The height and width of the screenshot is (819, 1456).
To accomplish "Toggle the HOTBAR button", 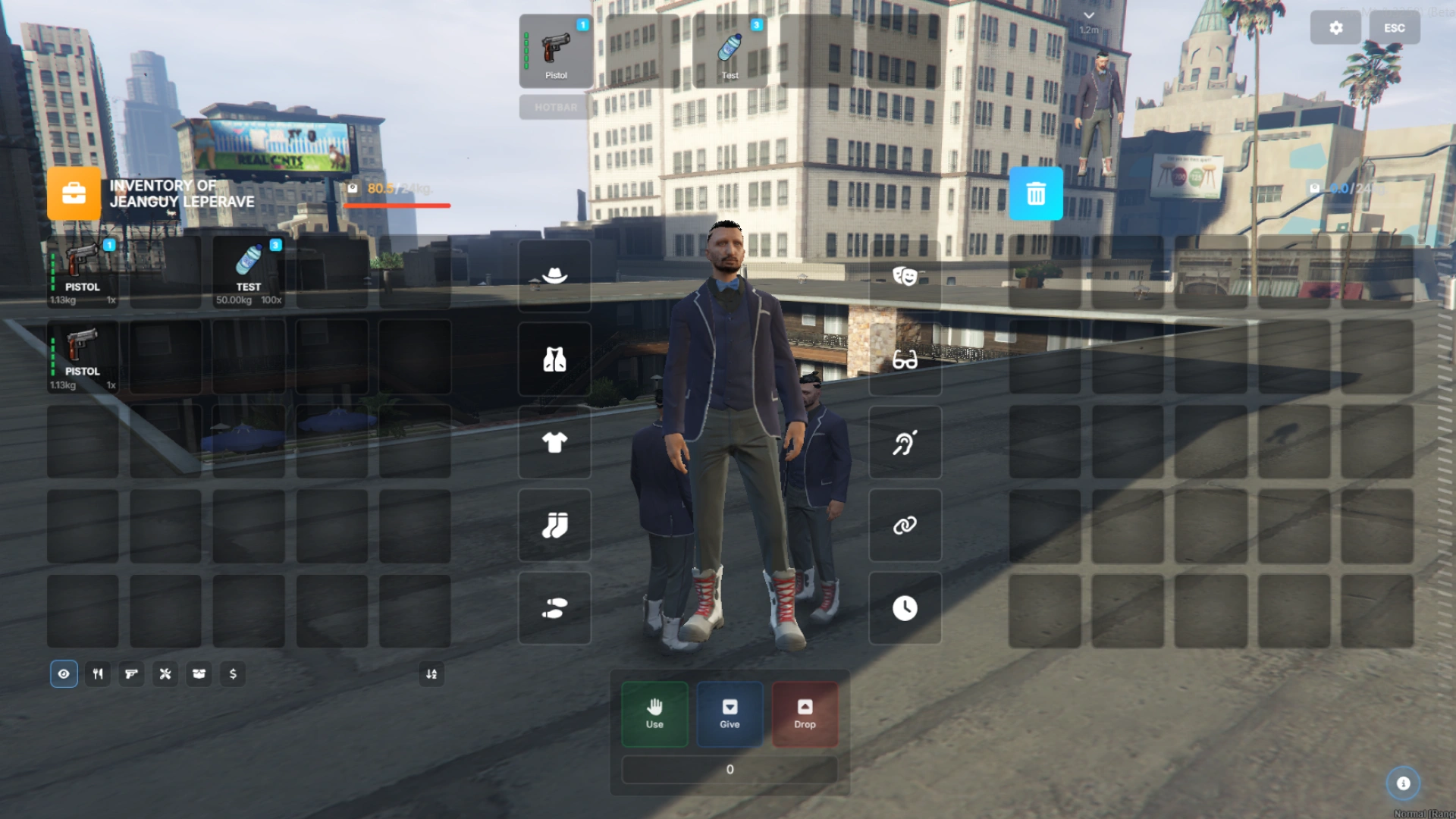I will click(x=555, y=107).
